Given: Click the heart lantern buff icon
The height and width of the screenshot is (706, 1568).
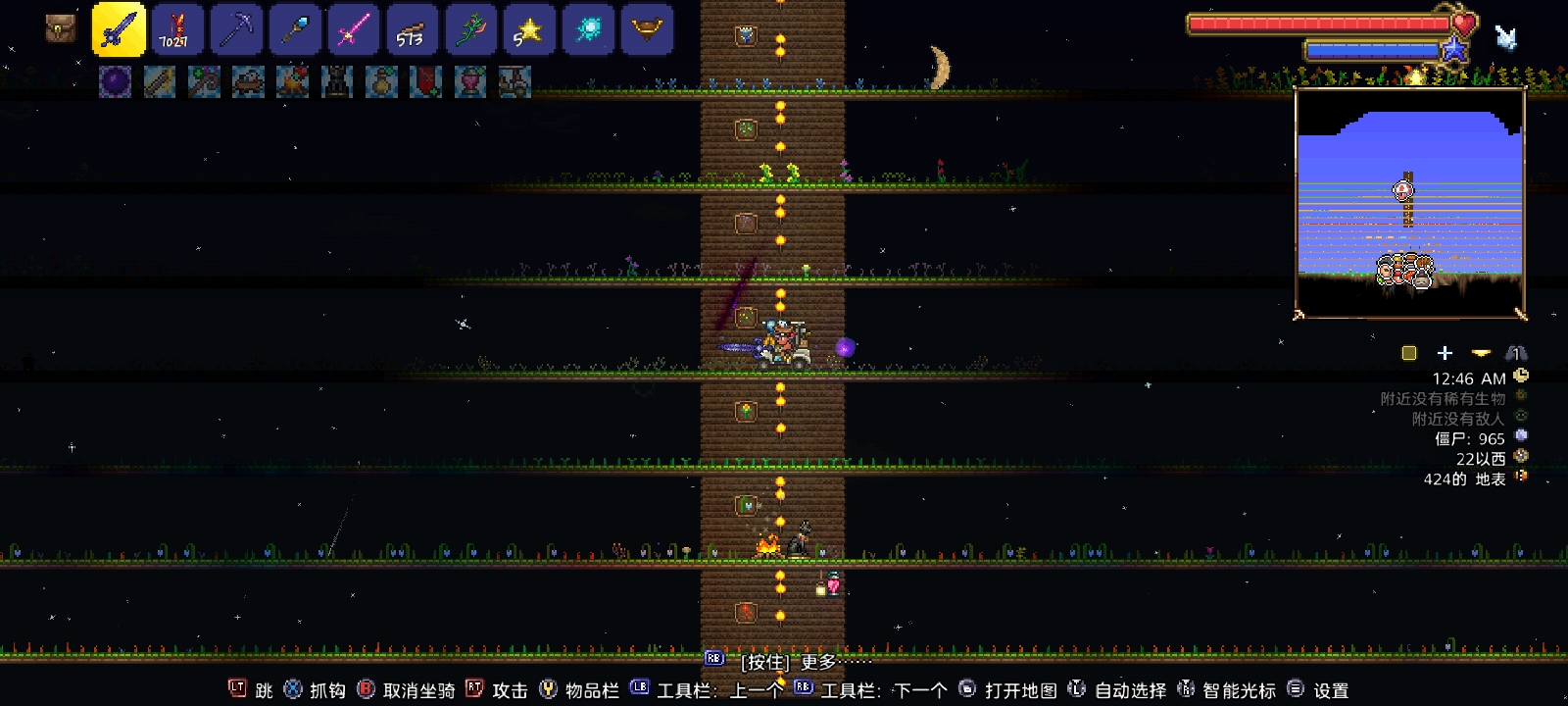Looking at the screenshot, I should (470, 81).
